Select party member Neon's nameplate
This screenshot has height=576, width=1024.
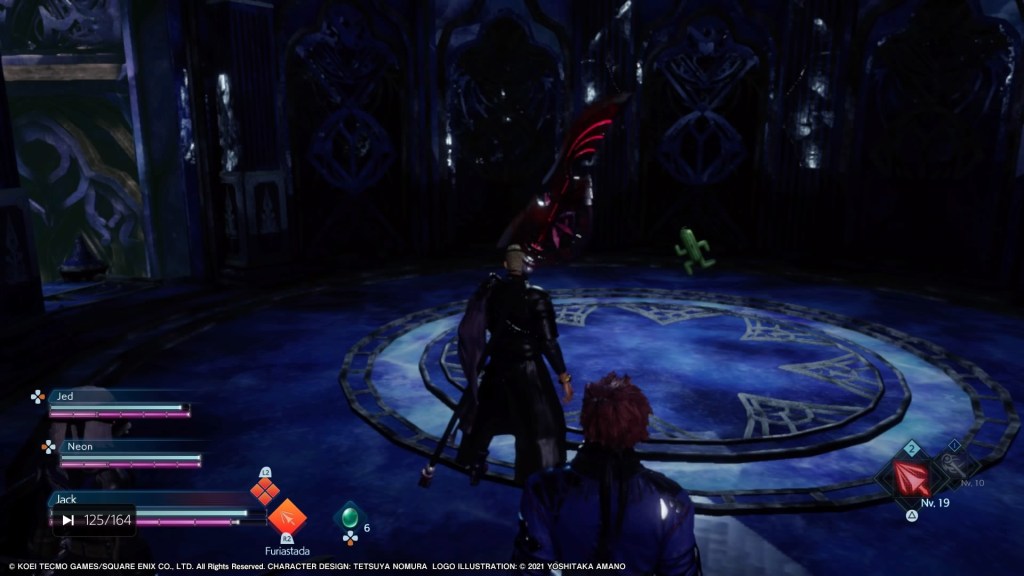[79, 446]
